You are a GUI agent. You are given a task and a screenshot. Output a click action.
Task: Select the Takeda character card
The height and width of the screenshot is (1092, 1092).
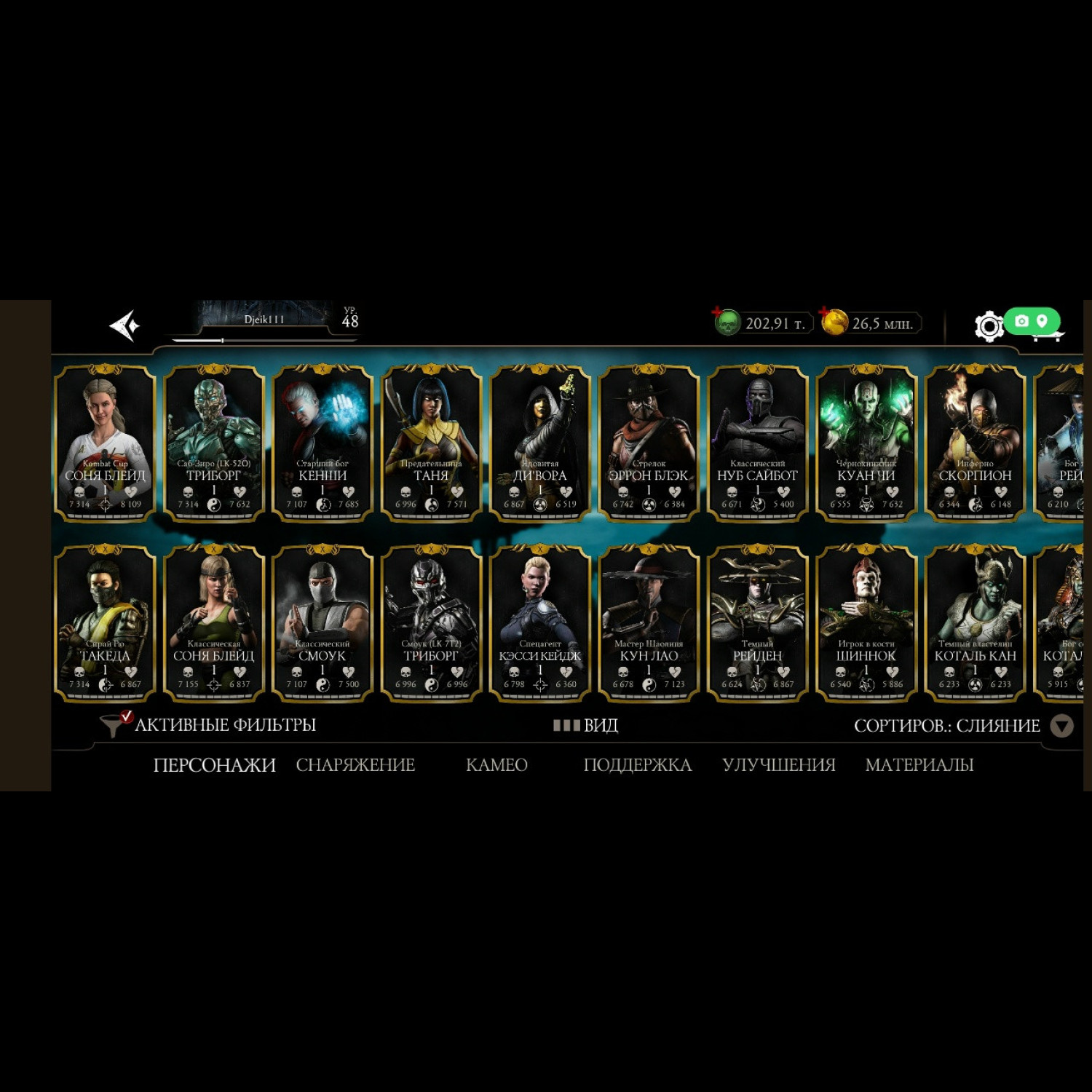tap(105, 623)
